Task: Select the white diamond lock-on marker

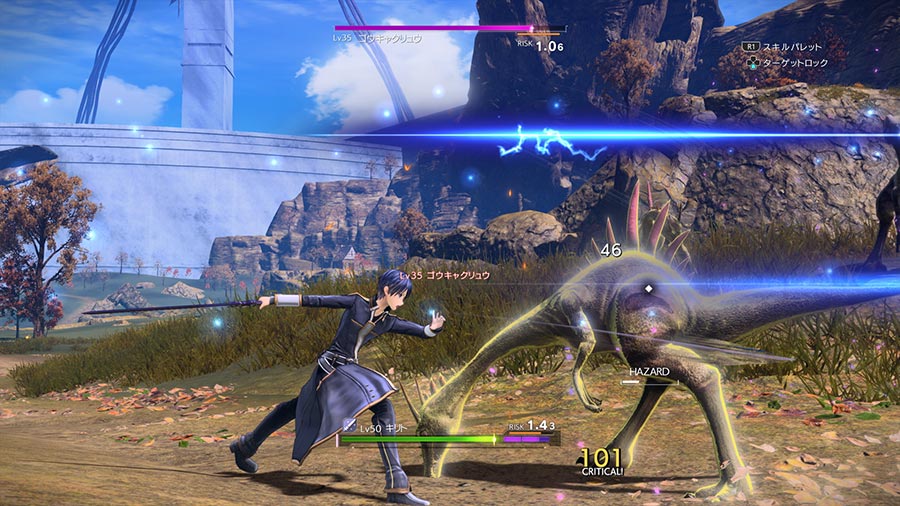Action: tap(648, 289)
